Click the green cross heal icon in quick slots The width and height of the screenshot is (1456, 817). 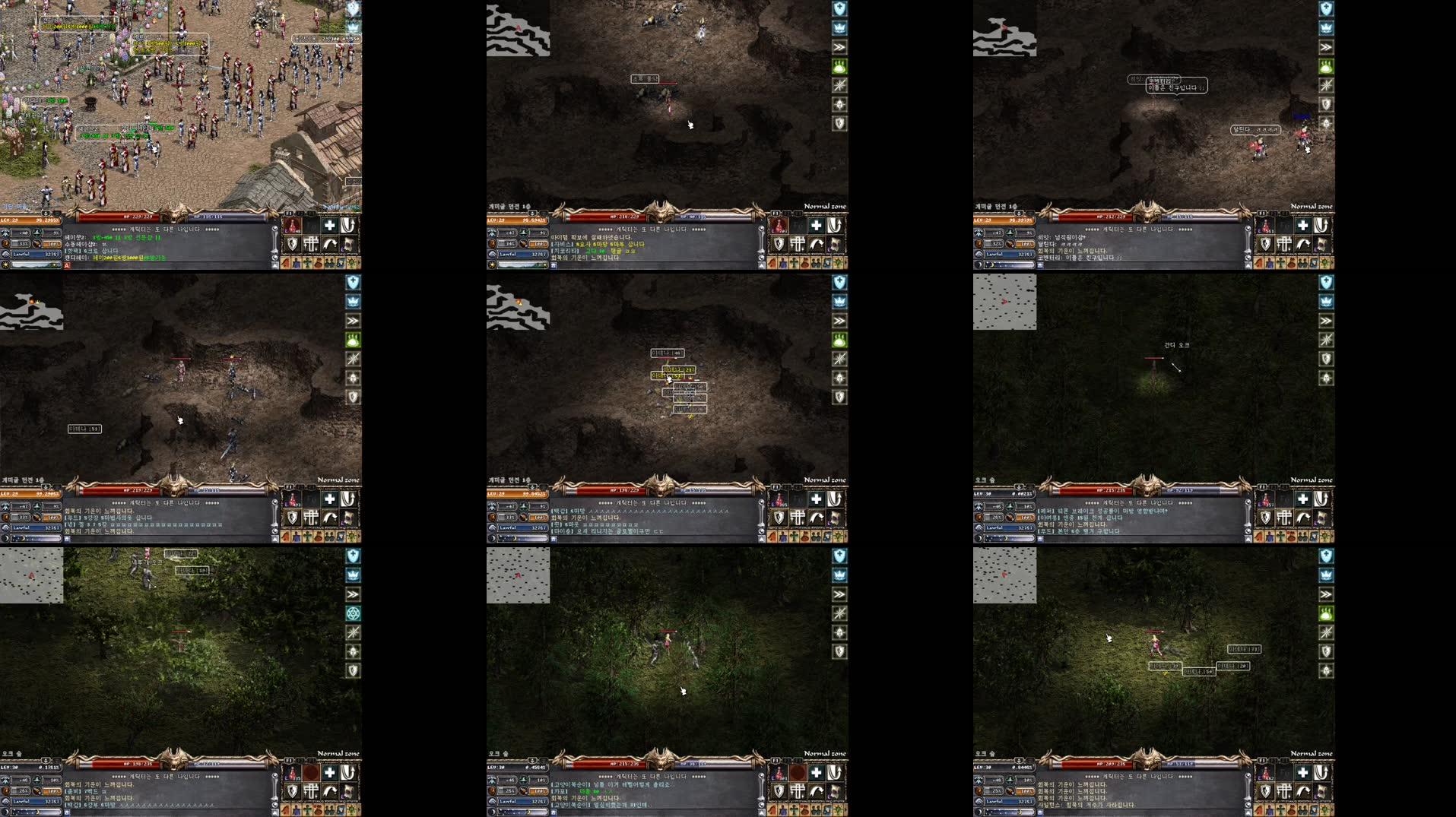pos(329,225)
